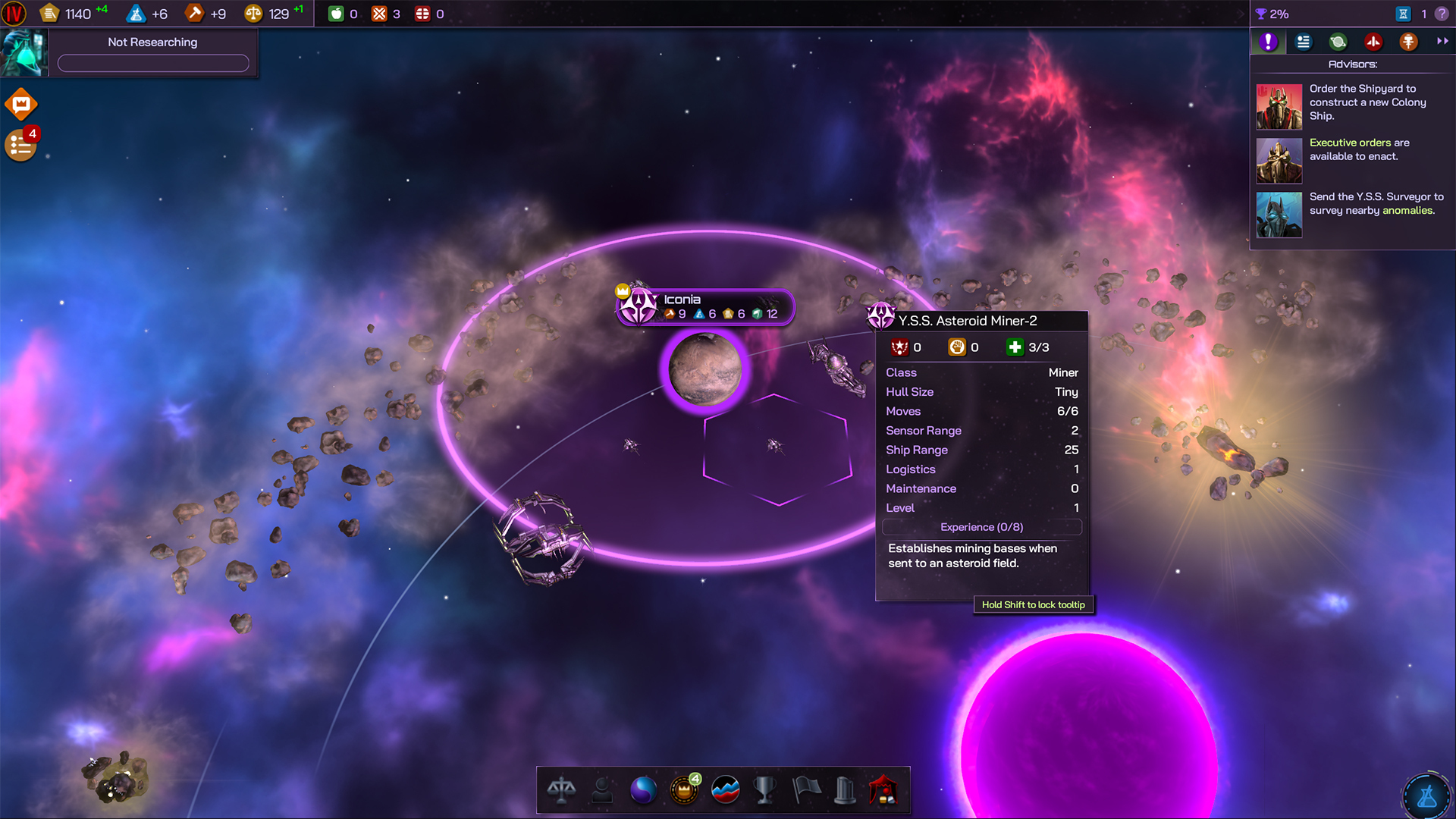Open the red and blue graph icon
The height and width of the screenshot is (819, 1456).
pos(726,790)
